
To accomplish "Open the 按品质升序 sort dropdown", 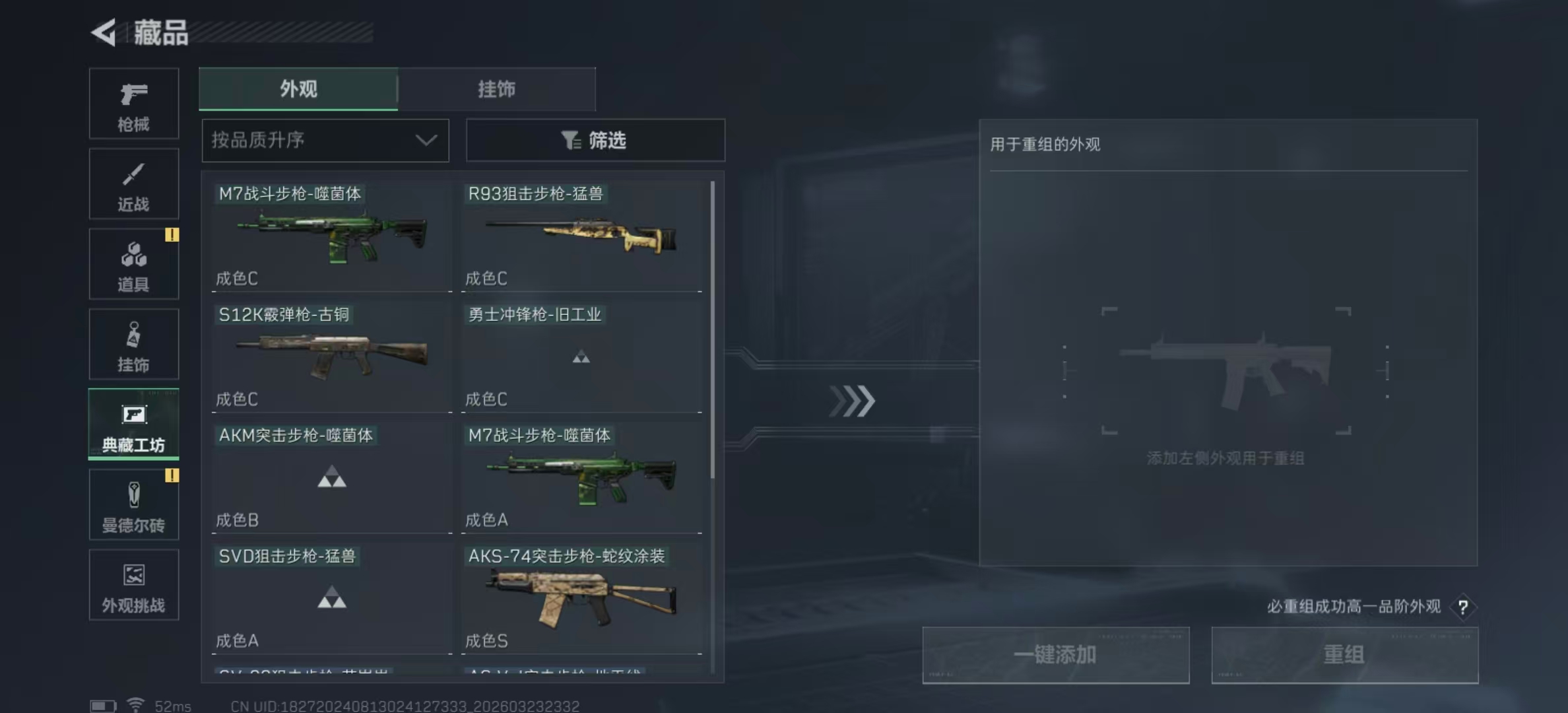I will pos(325,140).
